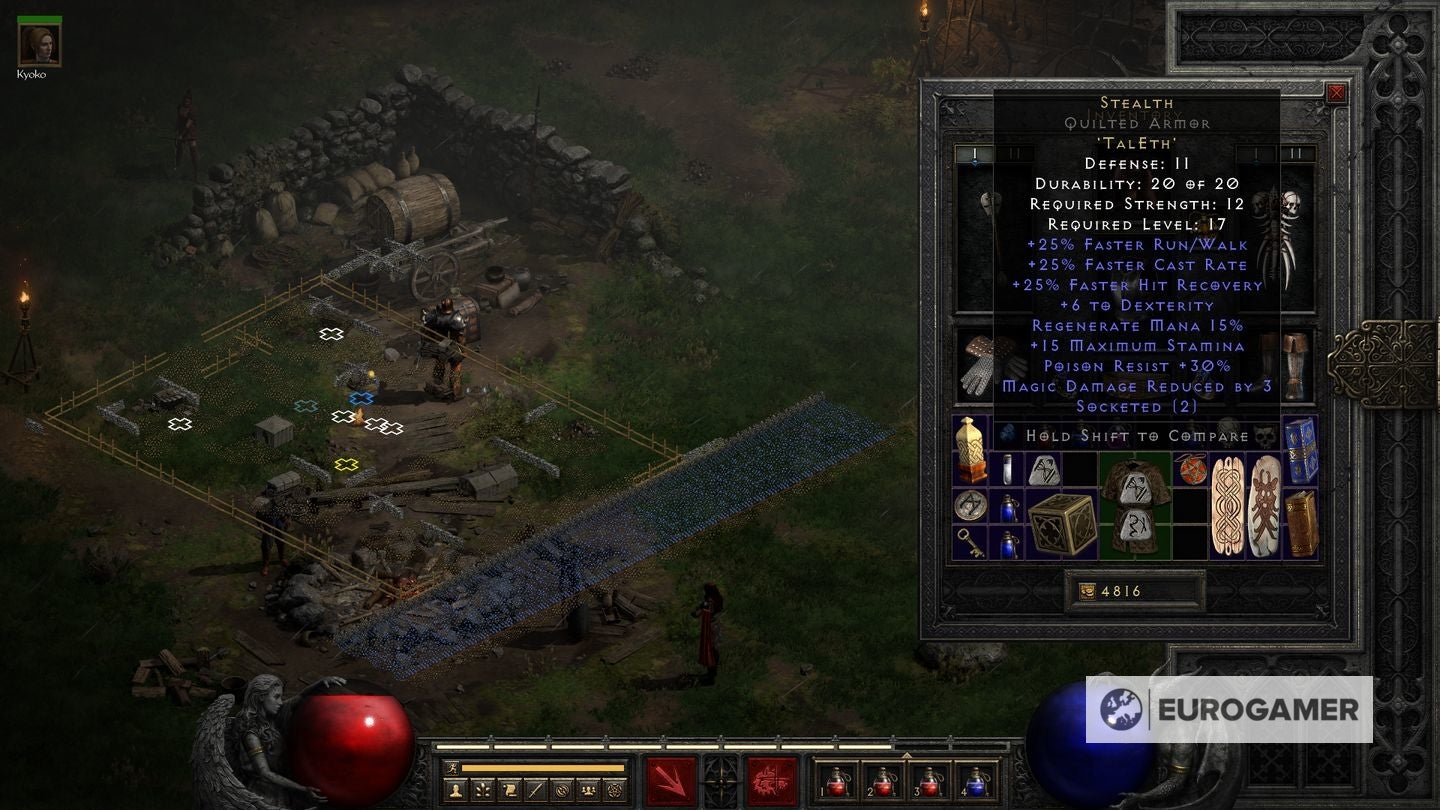
Task: Expand the potion belt rows
Action: click(907, 756)
